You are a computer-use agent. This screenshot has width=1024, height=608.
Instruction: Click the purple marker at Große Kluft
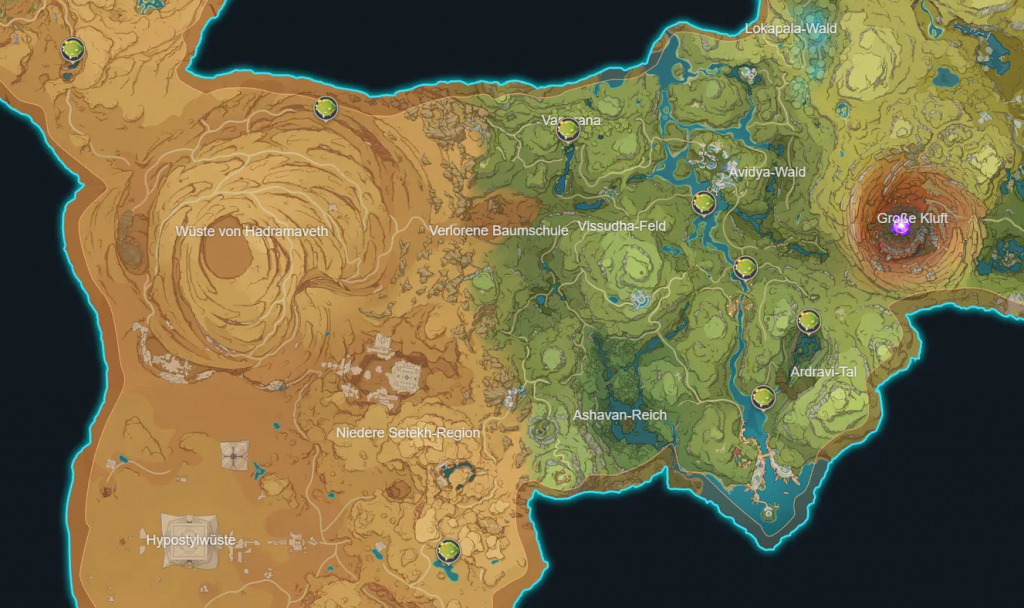tap(900, 226)
